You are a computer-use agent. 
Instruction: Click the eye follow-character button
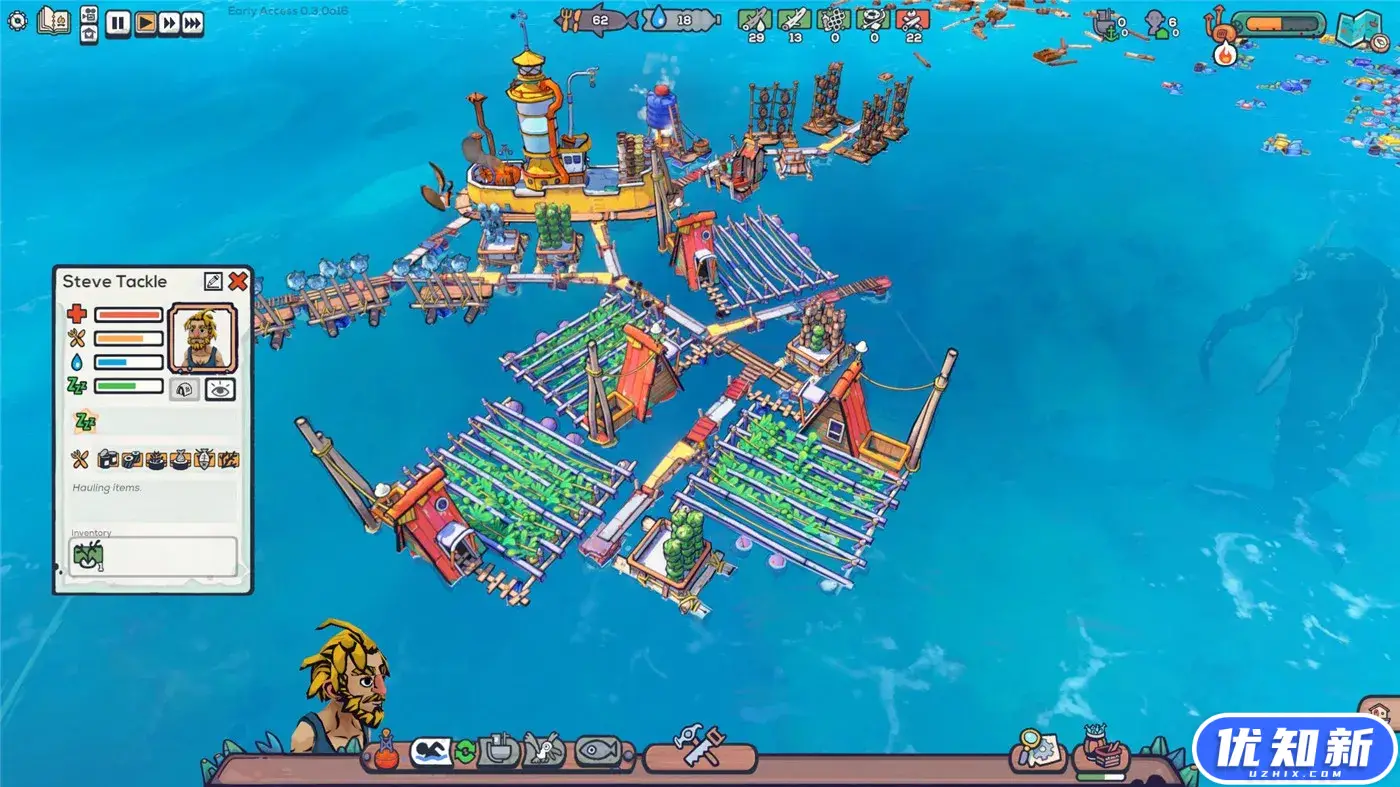coord(220,389)
